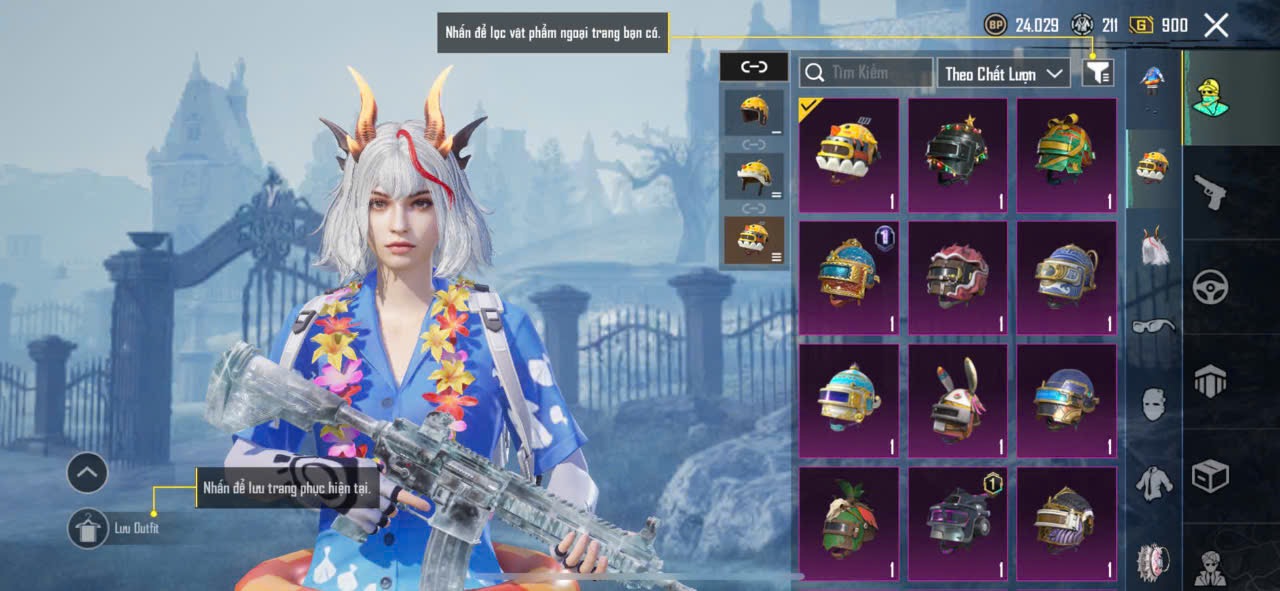This screenshot has width=1280, height=591.
Task: Open the crate box category
Action: pyautogui.click(x=1210, y=477)
